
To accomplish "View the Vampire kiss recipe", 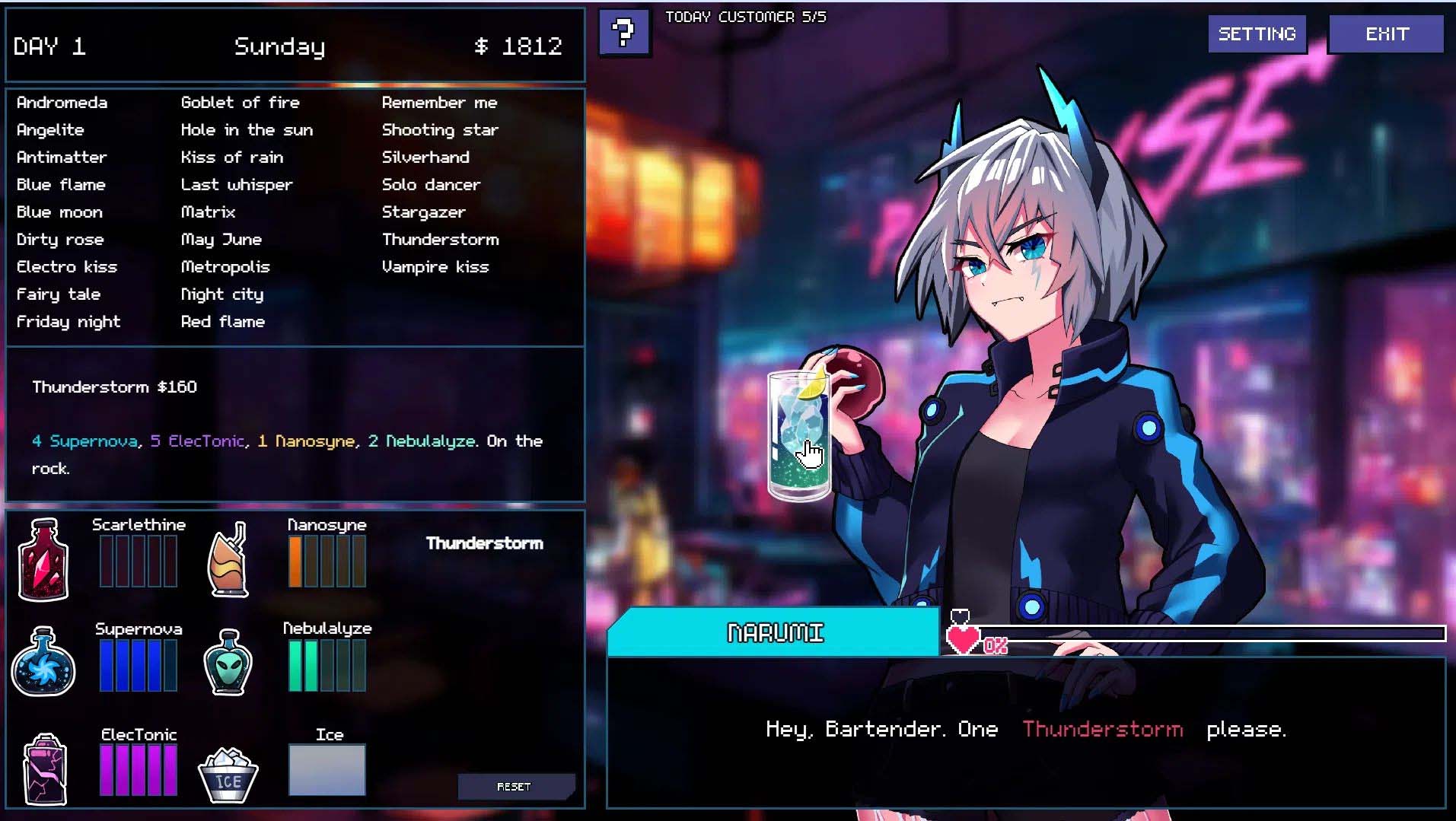I will point(435,267).
